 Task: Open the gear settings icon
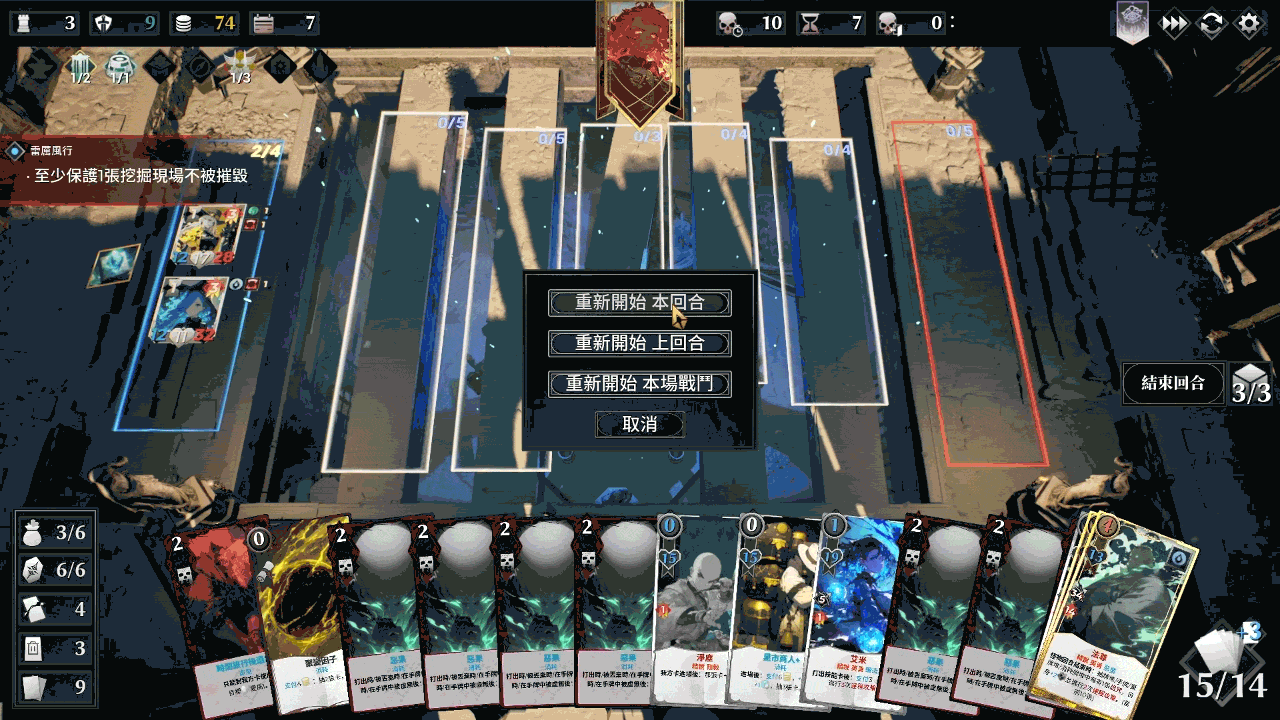[x=1249, y=24]
